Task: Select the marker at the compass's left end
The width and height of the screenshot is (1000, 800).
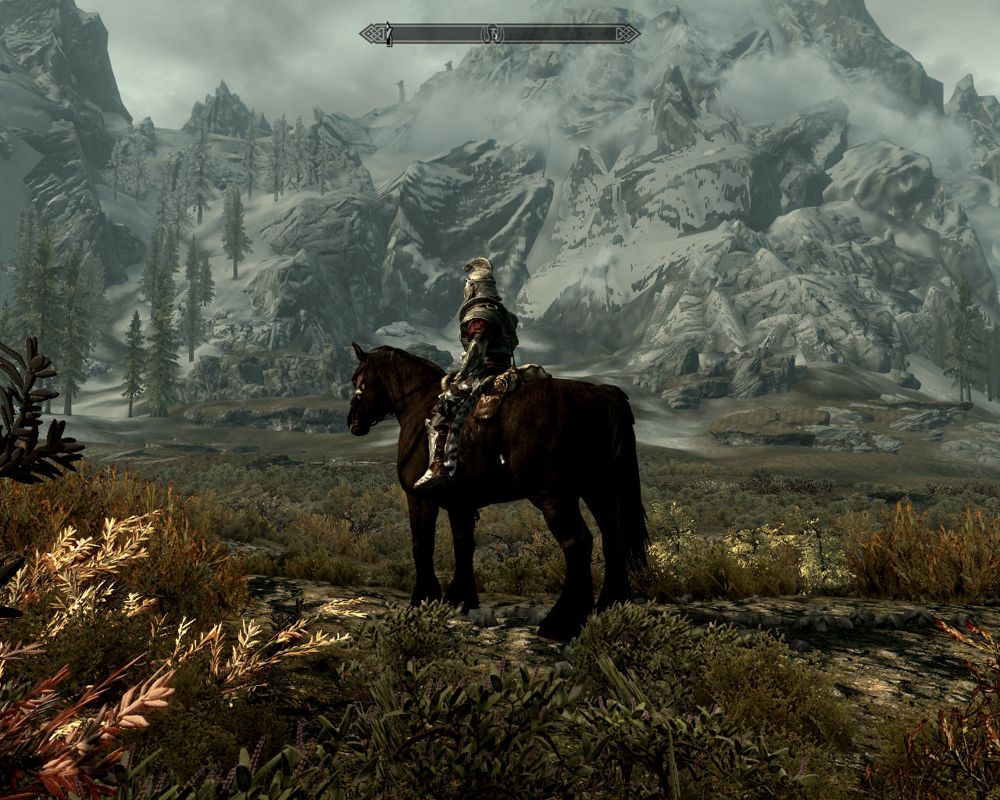Action: coord(388,35)
